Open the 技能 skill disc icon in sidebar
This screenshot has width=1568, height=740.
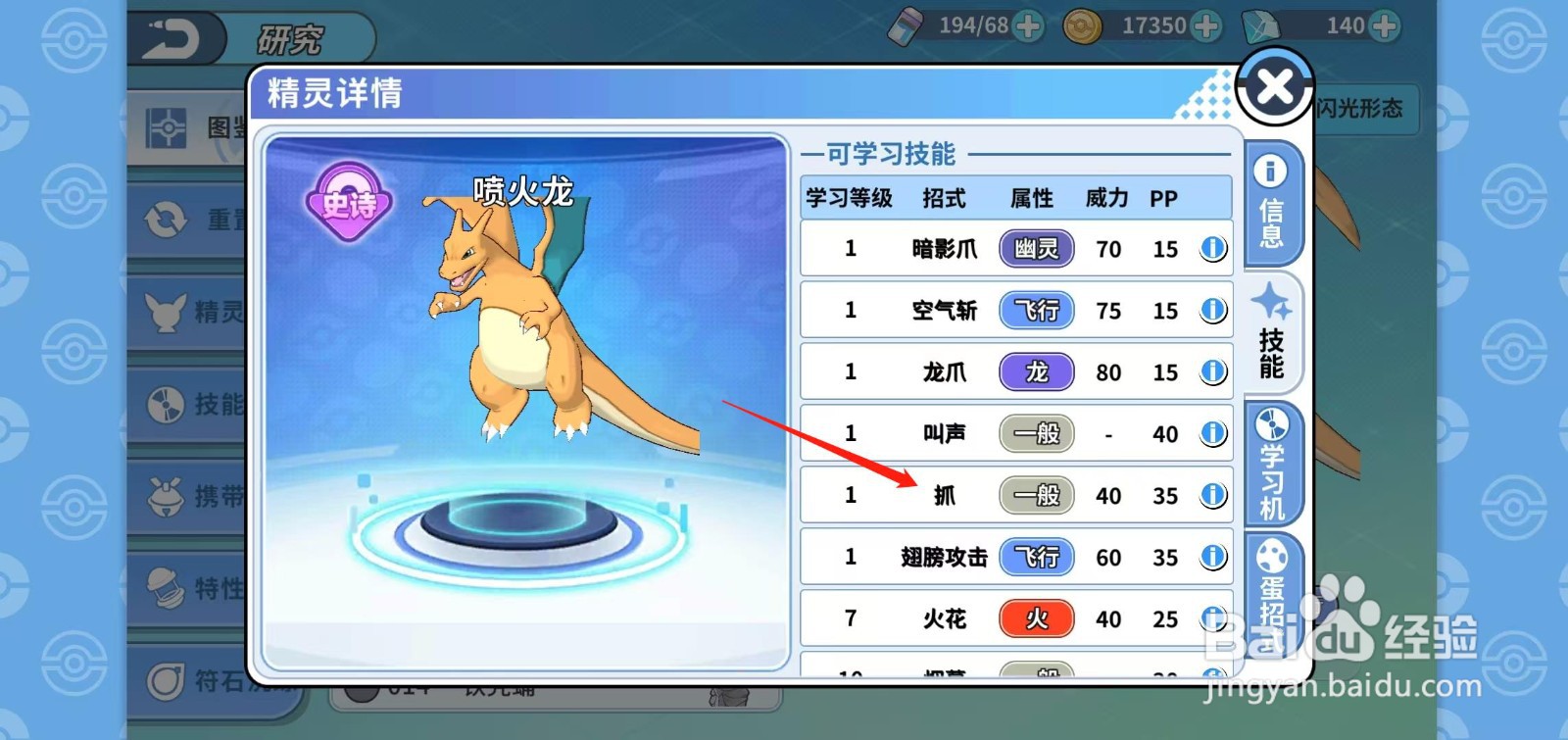pyautogui.click(x=167, y=404)
